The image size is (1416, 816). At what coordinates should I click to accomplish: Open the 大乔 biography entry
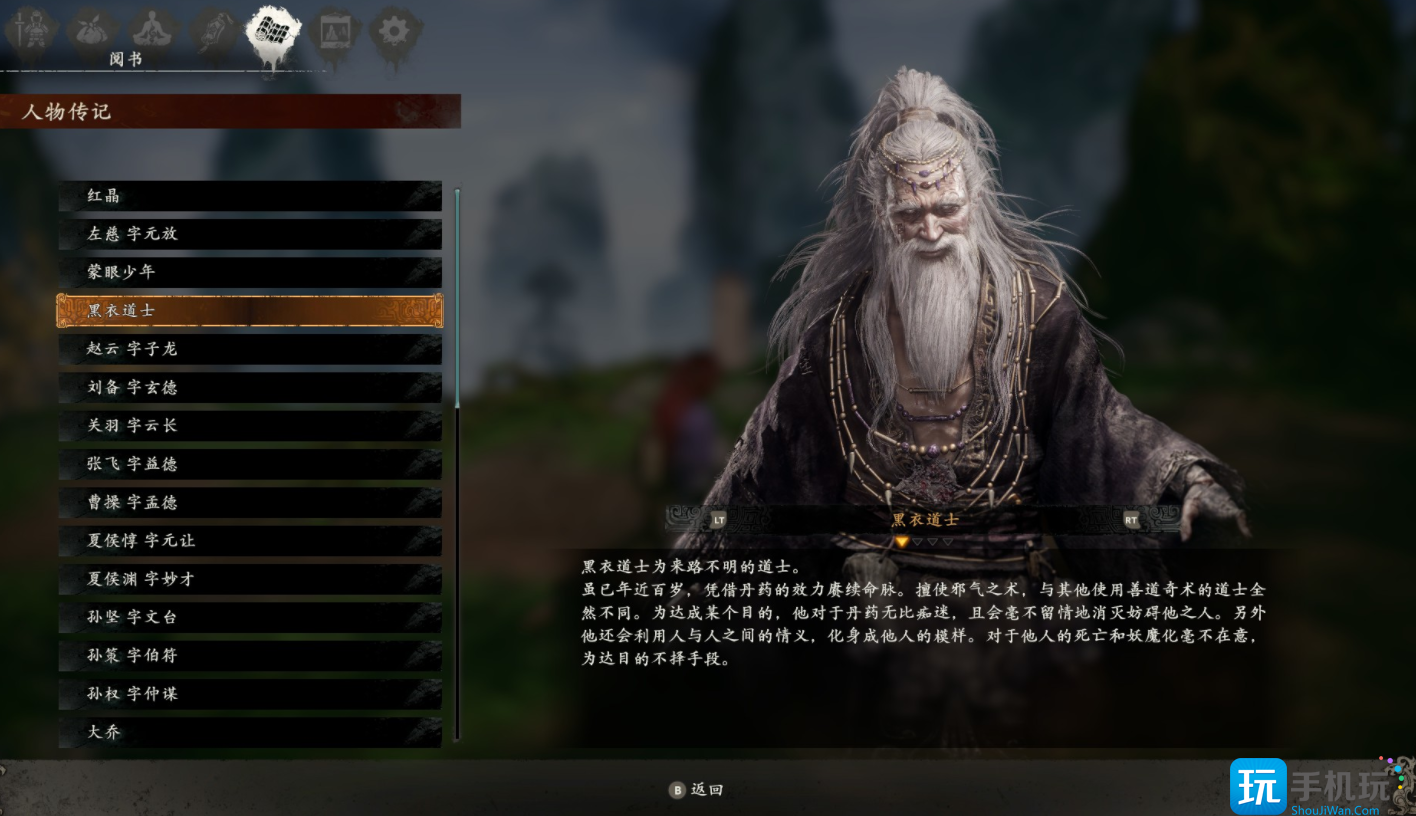pyautogui.click(x=250, y=732)
